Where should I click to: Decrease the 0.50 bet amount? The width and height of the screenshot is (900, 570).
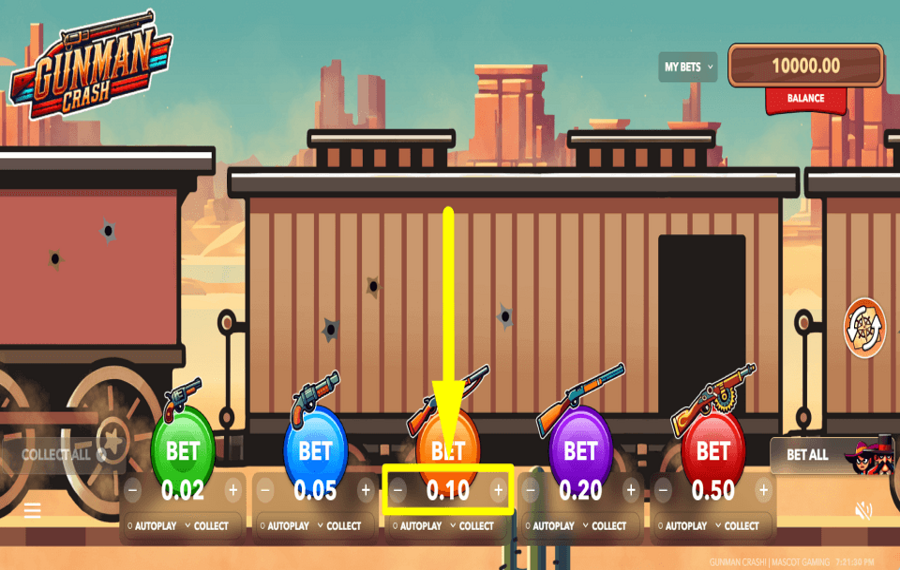663,490
